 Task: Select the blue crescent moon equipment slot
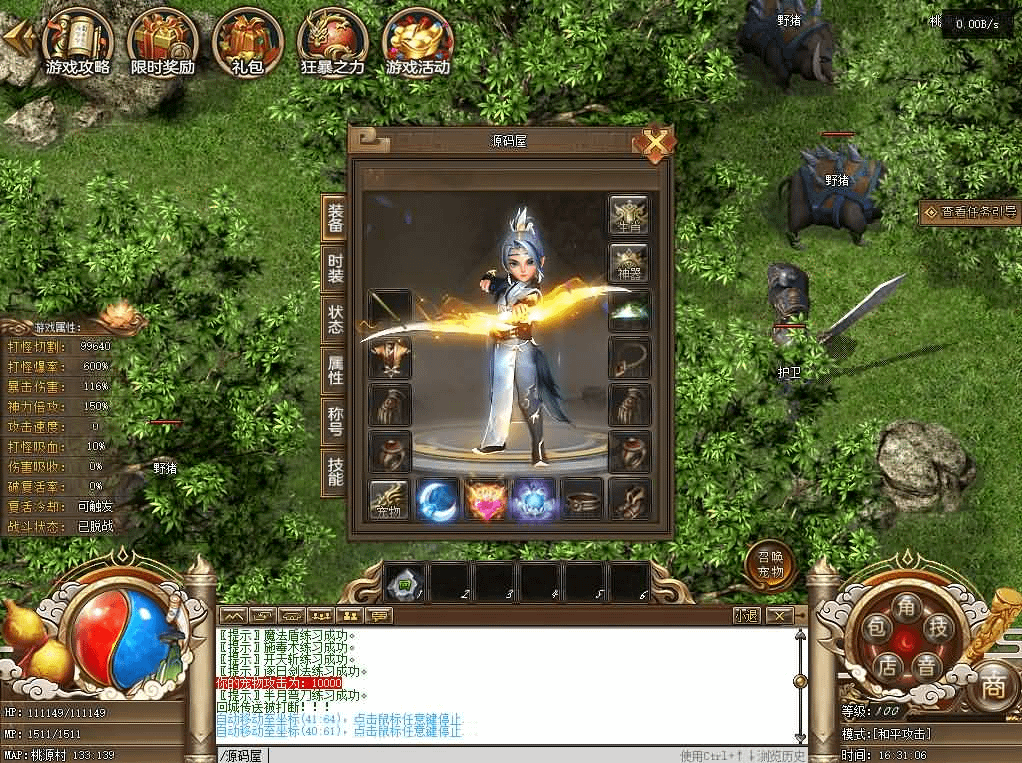coord(437,499)
